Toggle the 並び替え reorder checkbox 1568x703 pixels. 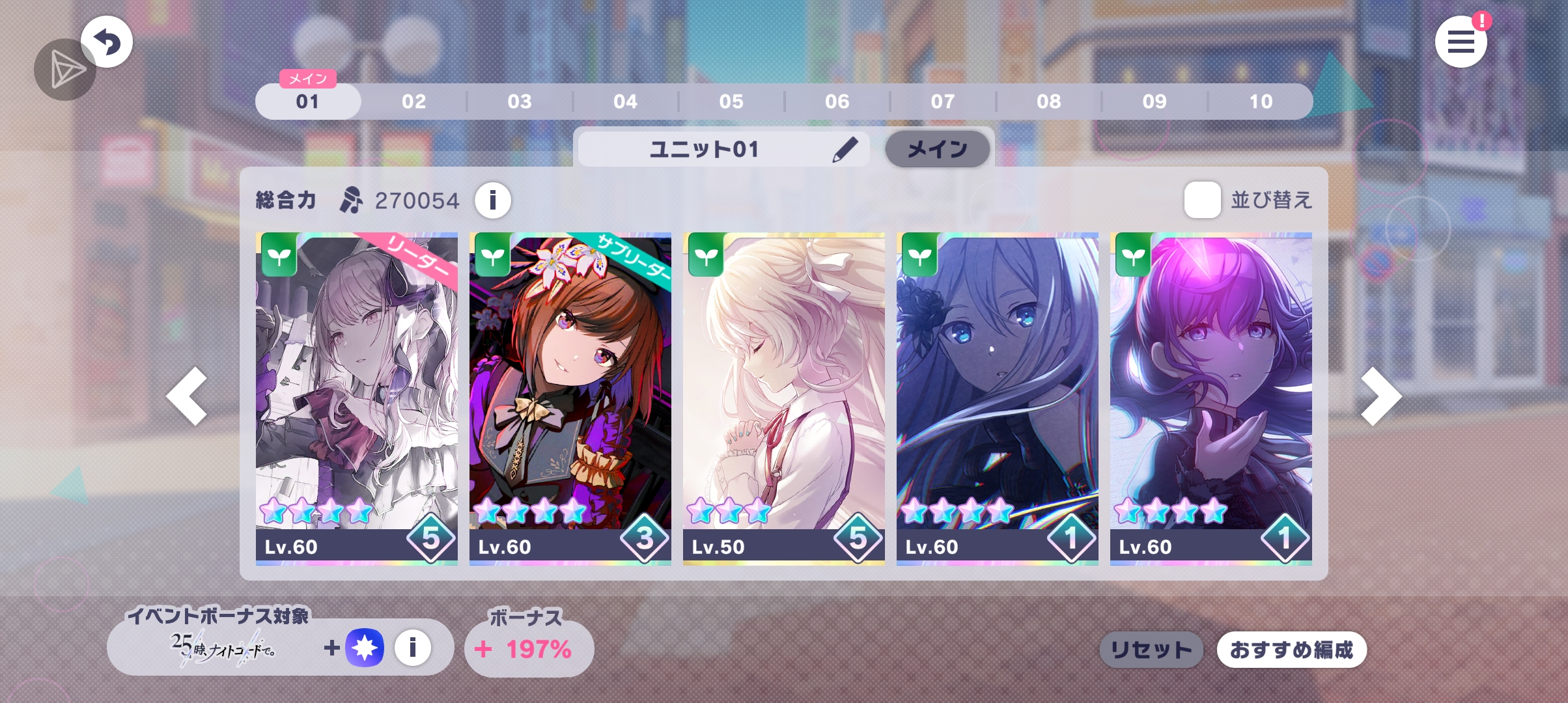click(x=1202, y=200)
